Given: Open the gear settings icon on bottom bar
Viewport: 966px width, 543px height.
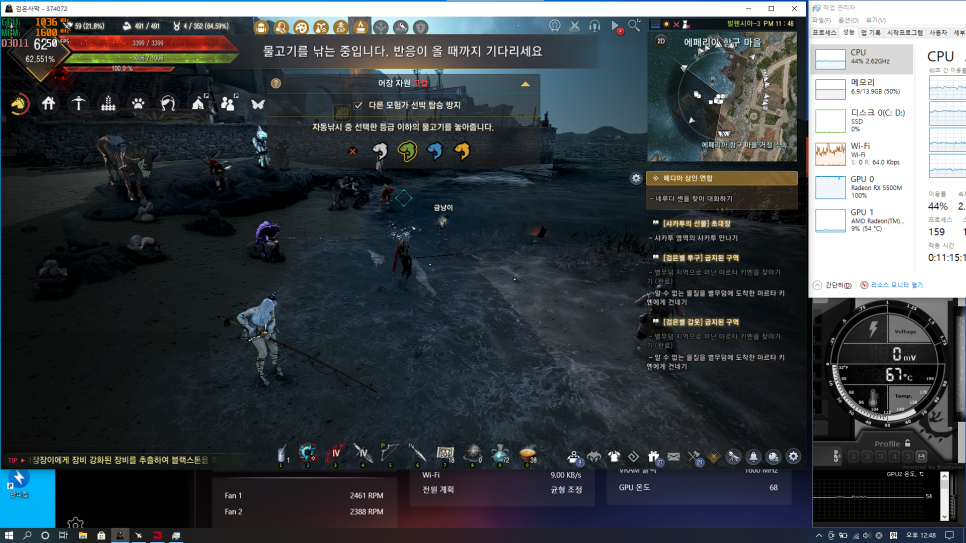Looking at the screenshot, I should pyautogui.click(x=794, y=457).
